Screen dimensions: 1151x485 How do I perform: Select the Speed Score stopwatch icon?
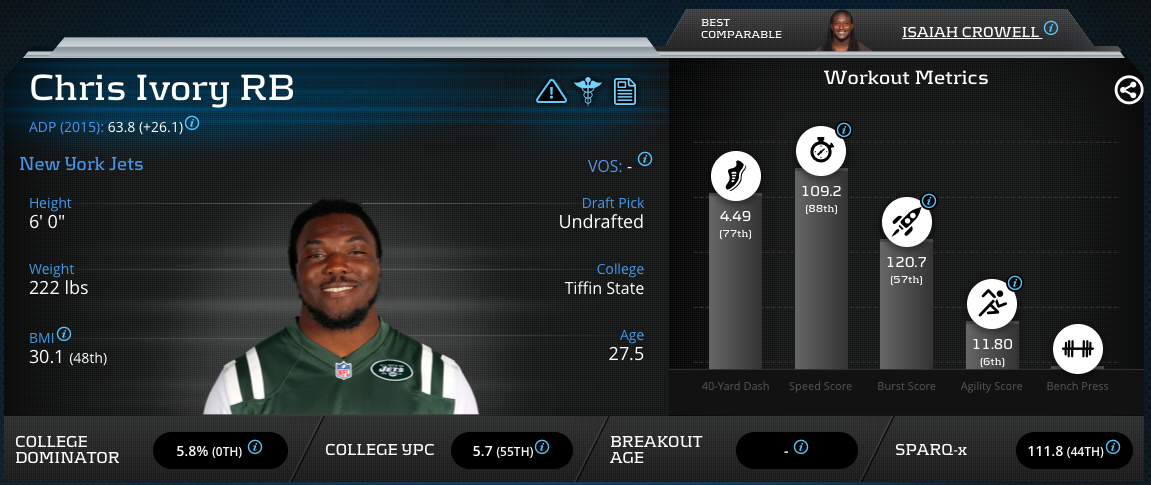tap(821, 152)
